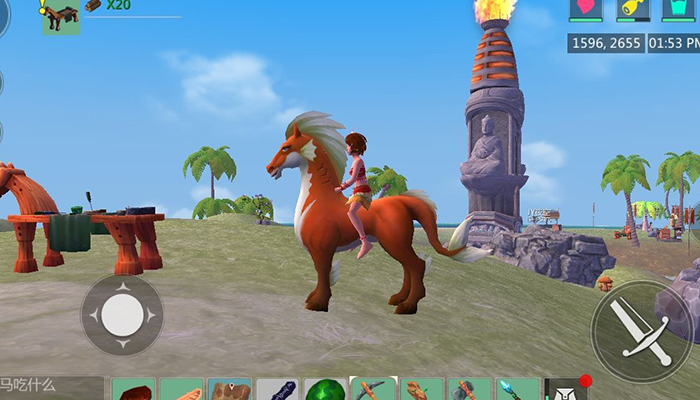This screenshot has height=400, width=700.
Task: Tap the virtual movement joystick
Action: tap(122, 315)
